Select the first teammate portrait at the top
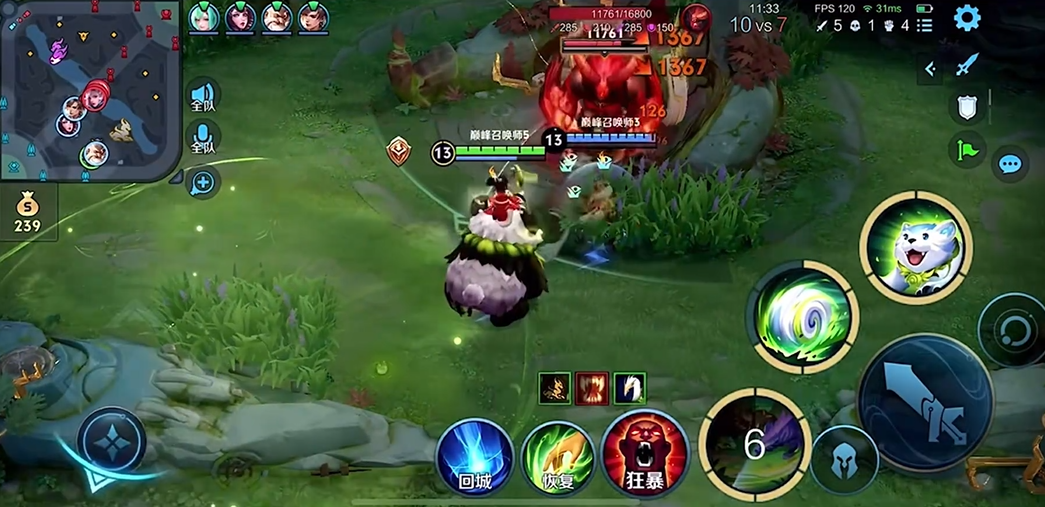The width and height of the screenshot is (1045, 507). pos(204,17)
